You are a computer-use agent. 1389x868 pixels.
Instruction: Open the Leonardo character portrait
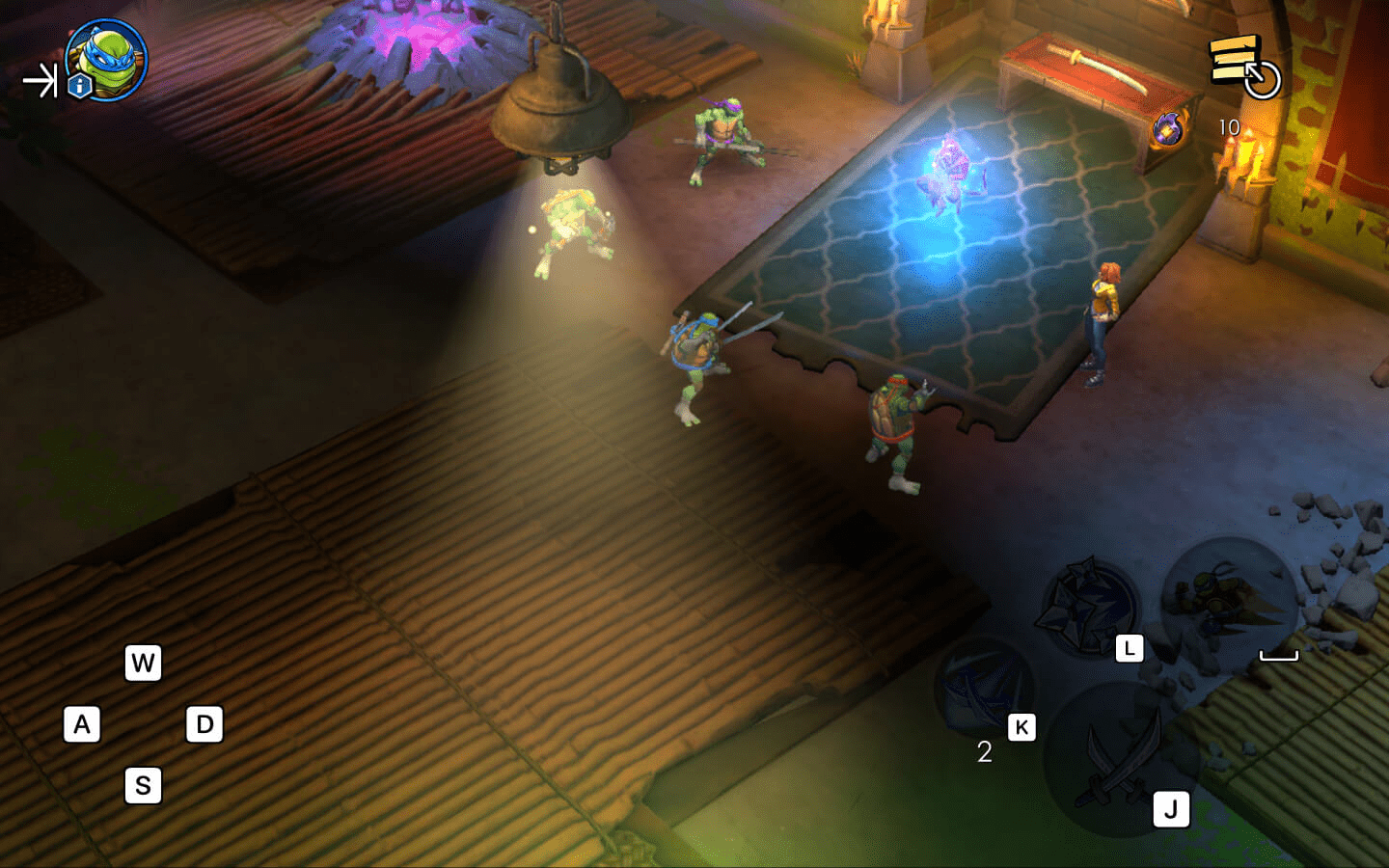click(106, 59)
